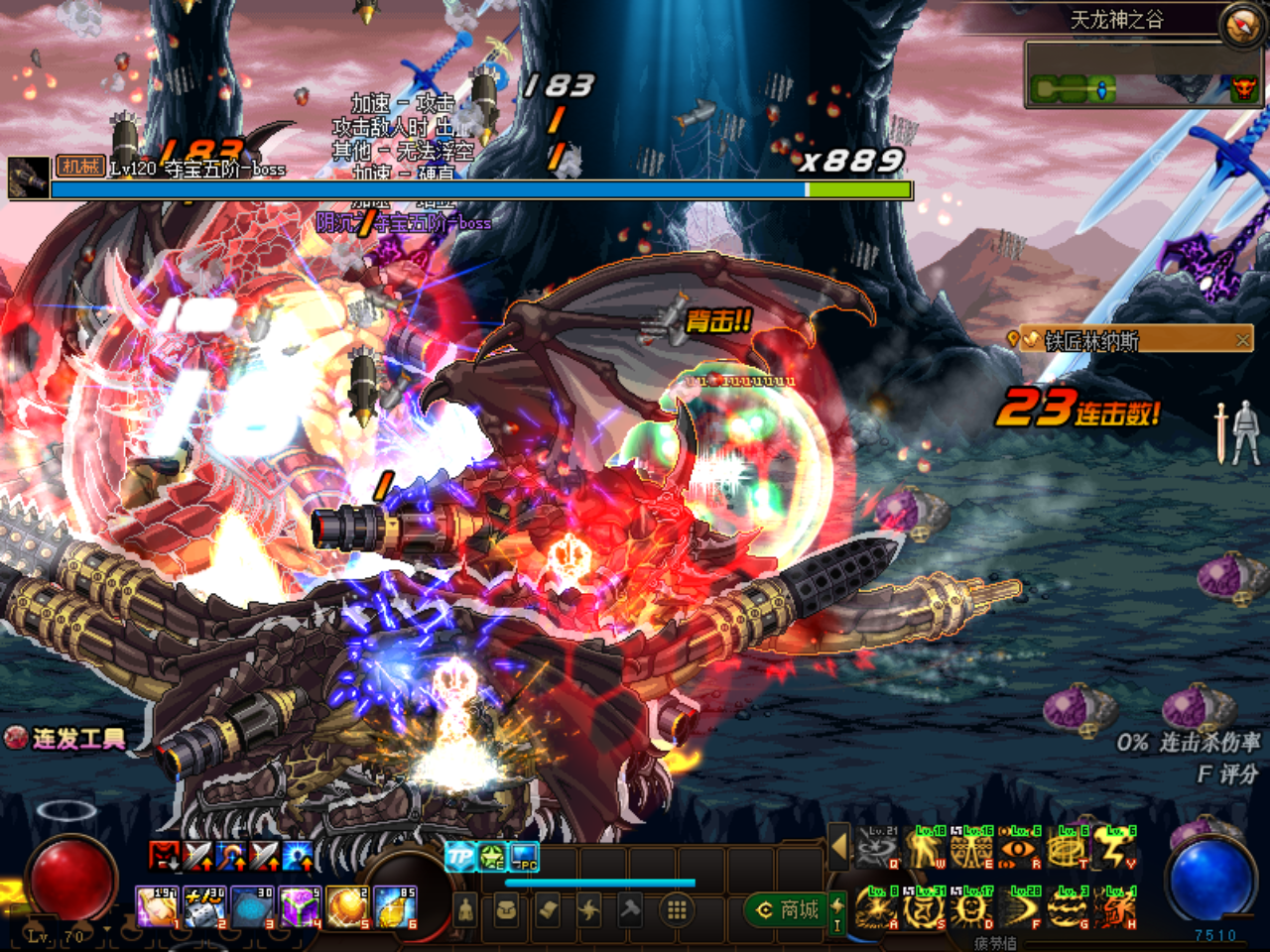Viewport: 1270px width, 952px height.
Task: Activate the eye skill on the R key
Action: [x=1019, y=850]
